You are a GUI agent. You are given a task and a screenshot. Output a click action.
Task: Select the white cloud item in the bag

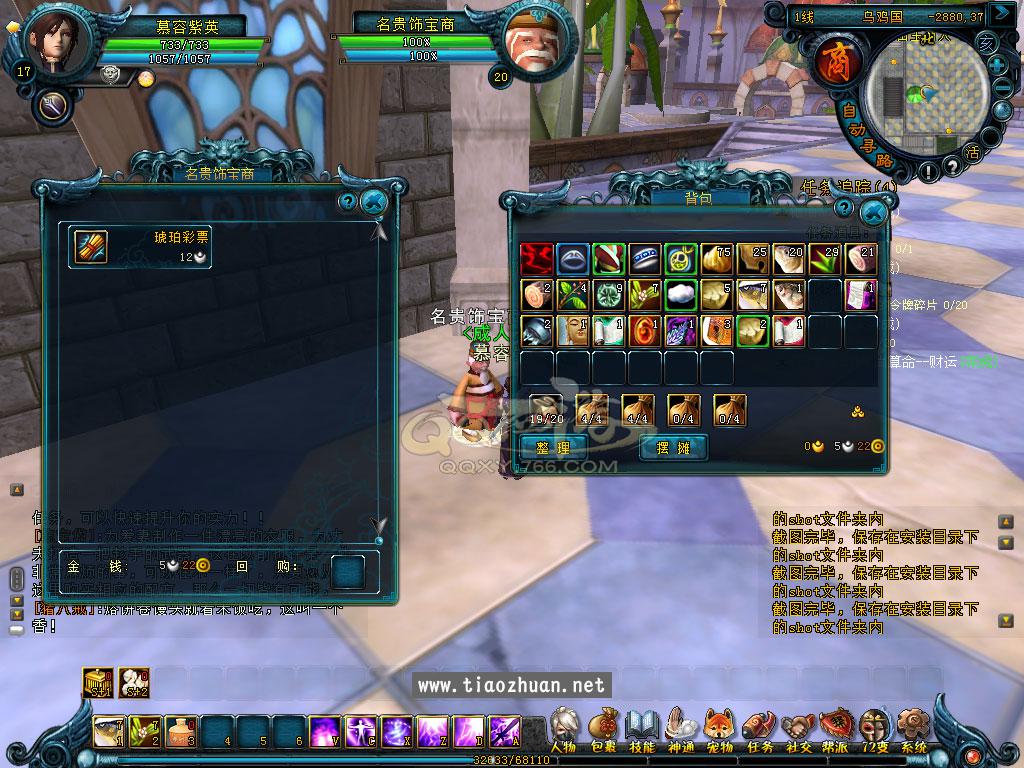[680, 295]
